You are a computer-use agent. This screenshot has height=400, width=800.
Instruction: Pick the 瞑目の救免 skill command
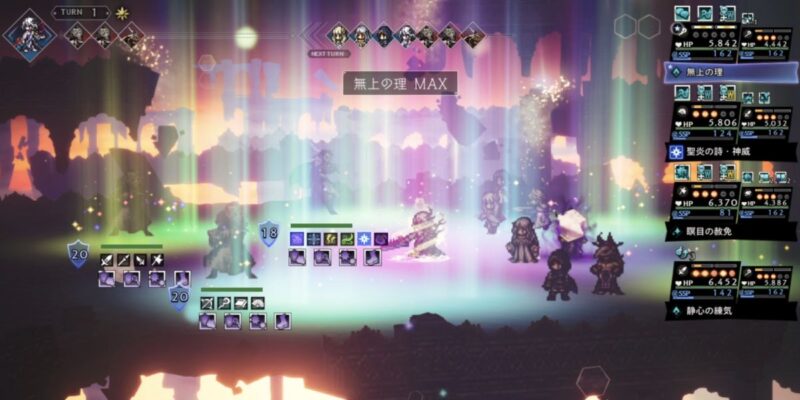tap(728, 231)
